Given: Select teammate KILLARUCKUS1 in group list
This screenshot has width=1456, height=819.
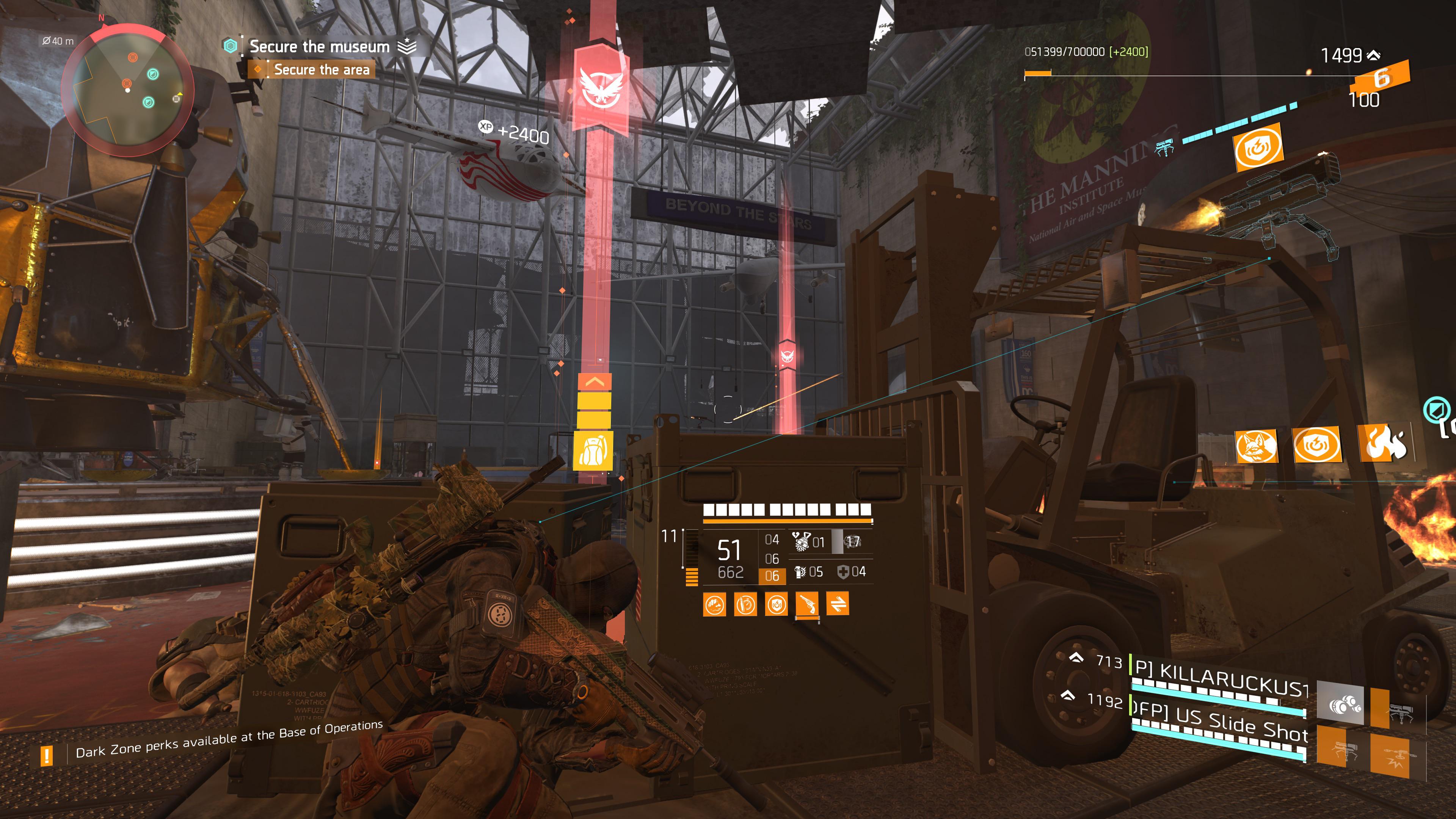Looking at the screenshot, I should (1221, 678).
